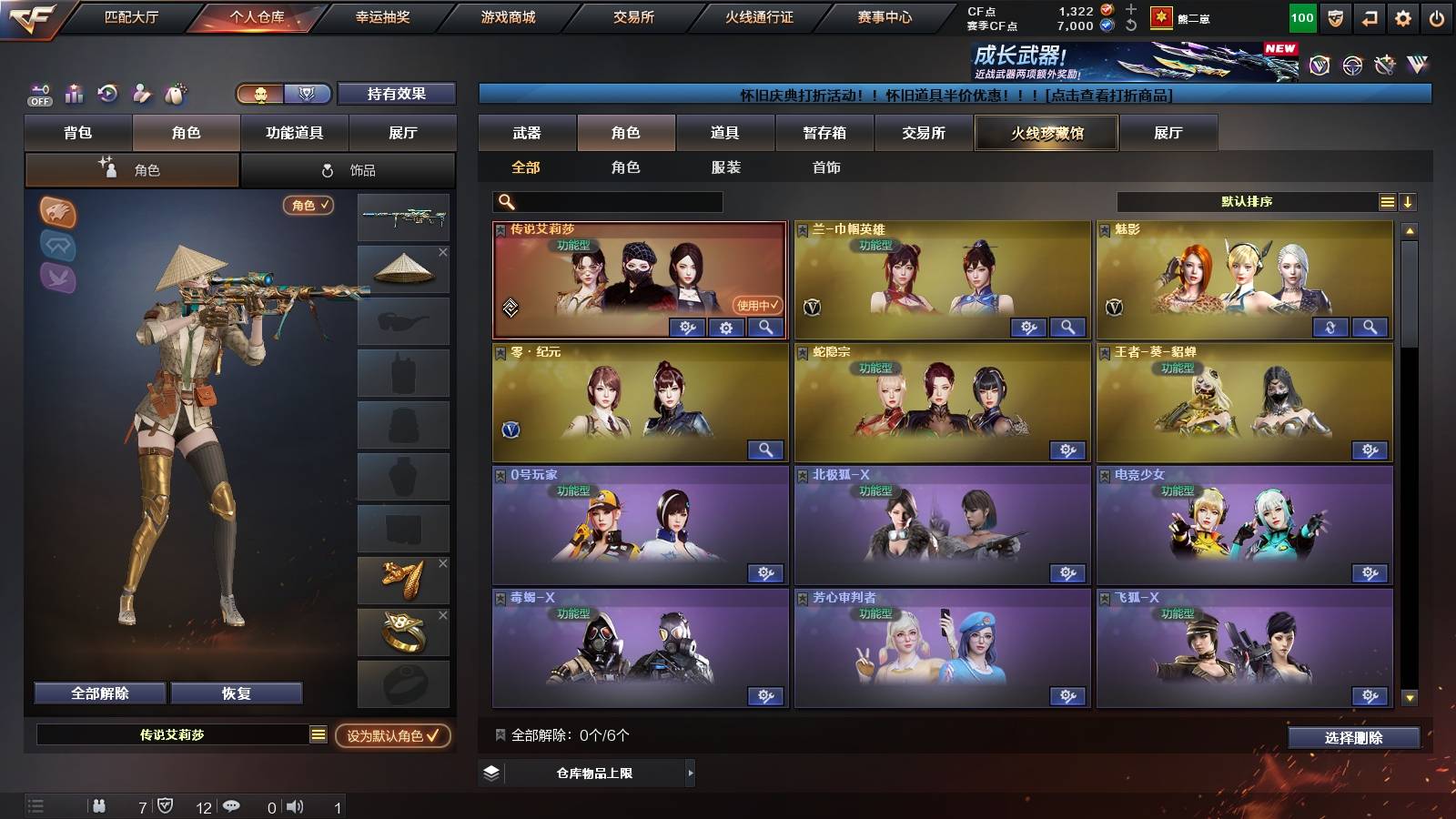The width and height of the screenshot is (1456, 819).
Task: Switch to the 火线珍藏馆 tab
Action: [x=1046, y=133]
